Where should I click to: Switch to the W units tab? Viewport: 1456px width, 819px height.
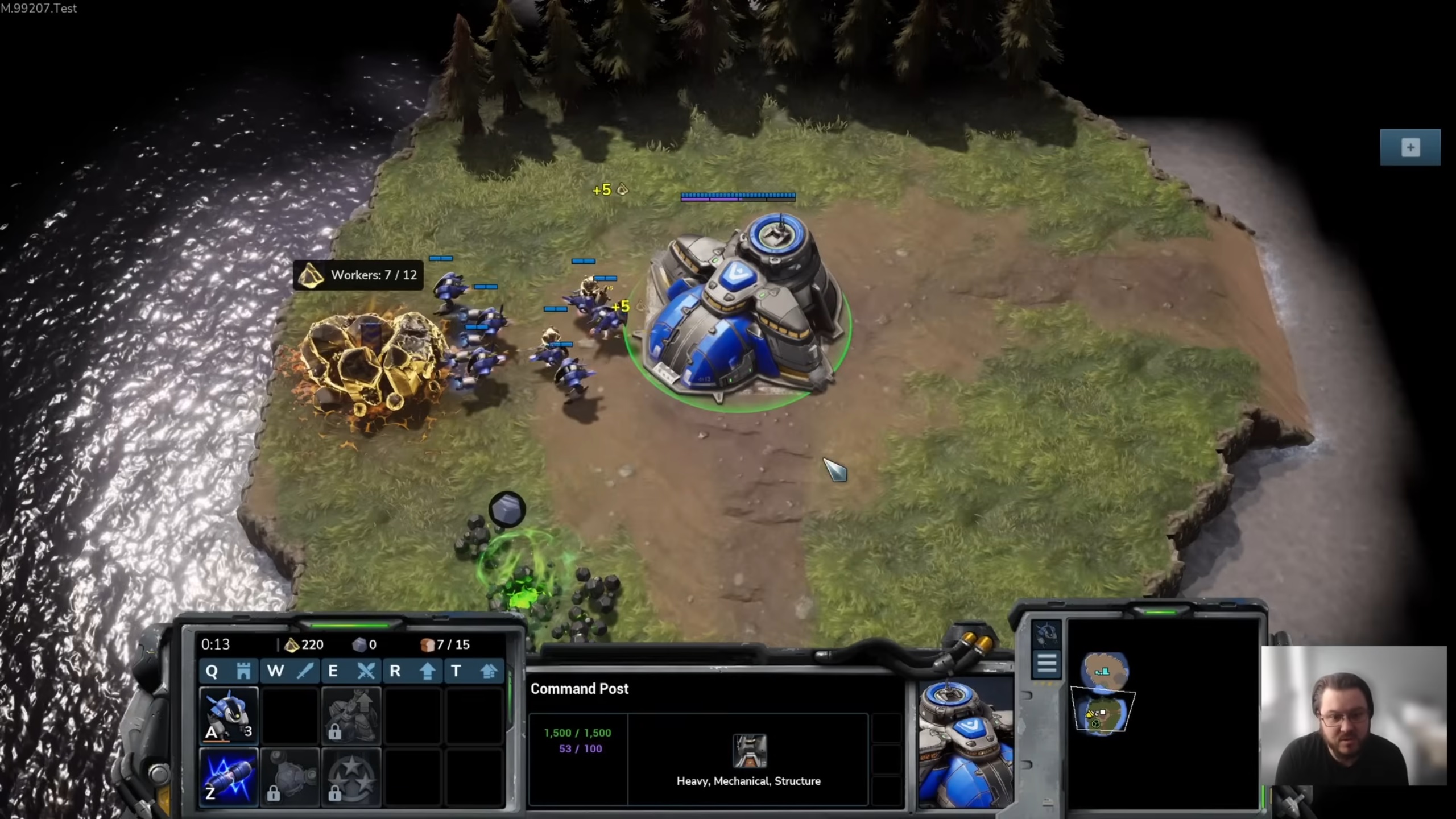click(290, 671)
